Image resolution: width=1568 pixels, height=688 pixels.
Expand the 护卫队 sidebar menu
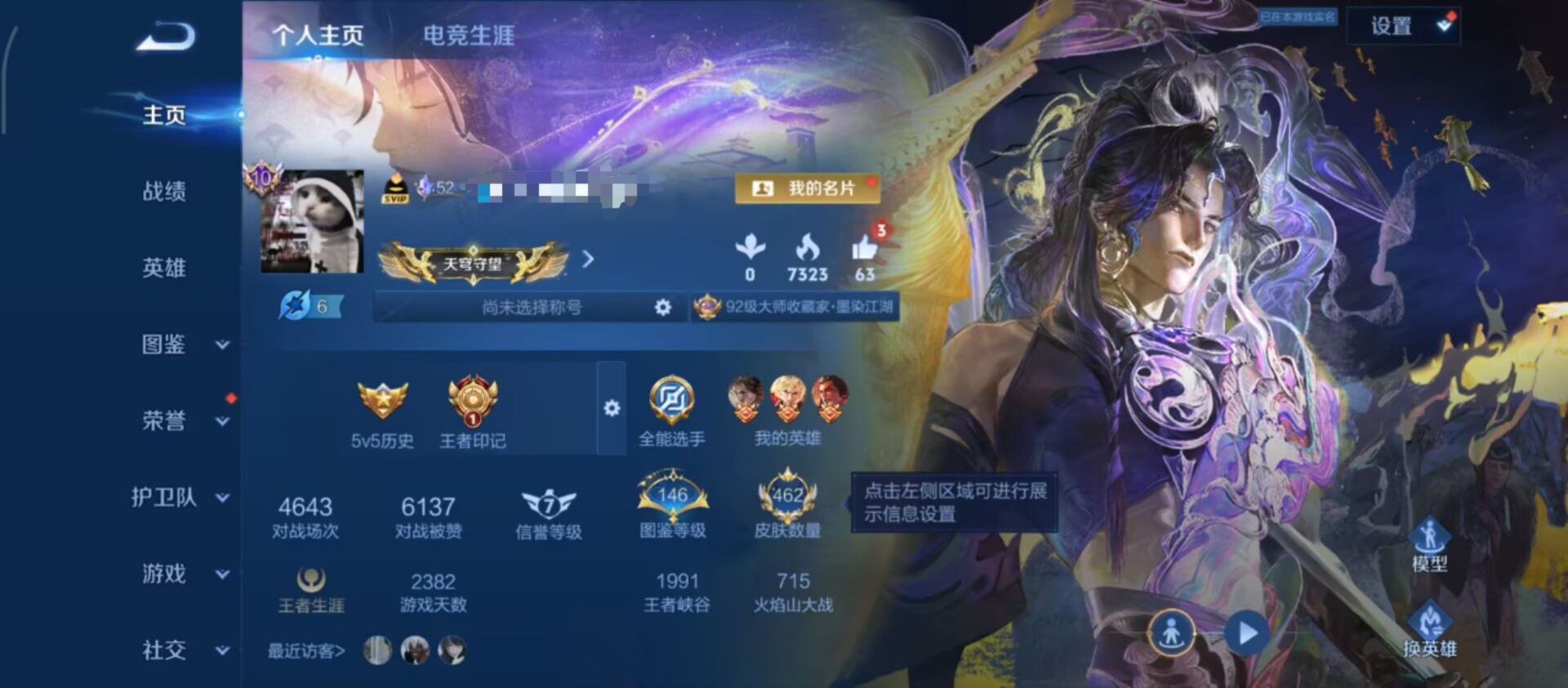(180, 497)
